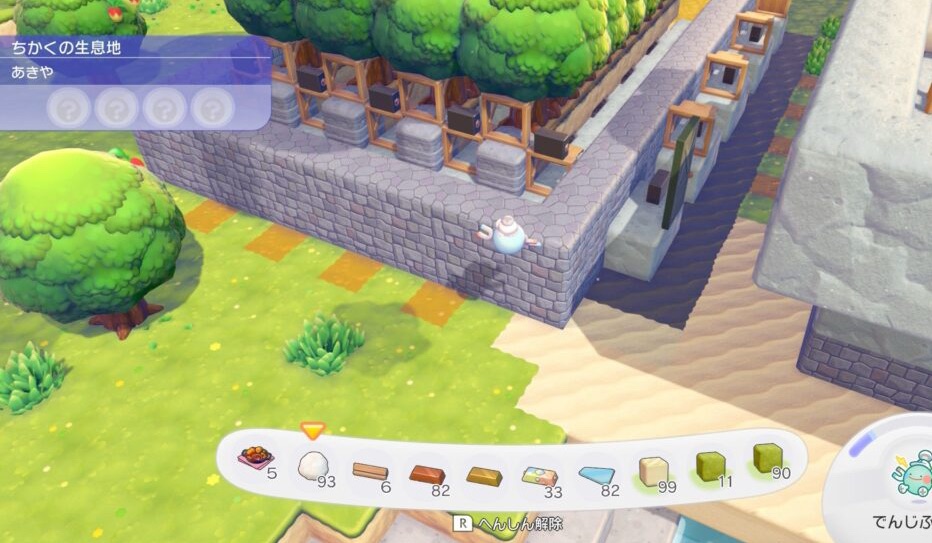
Task: Select the cream block with 99
Action: point(655,470)
